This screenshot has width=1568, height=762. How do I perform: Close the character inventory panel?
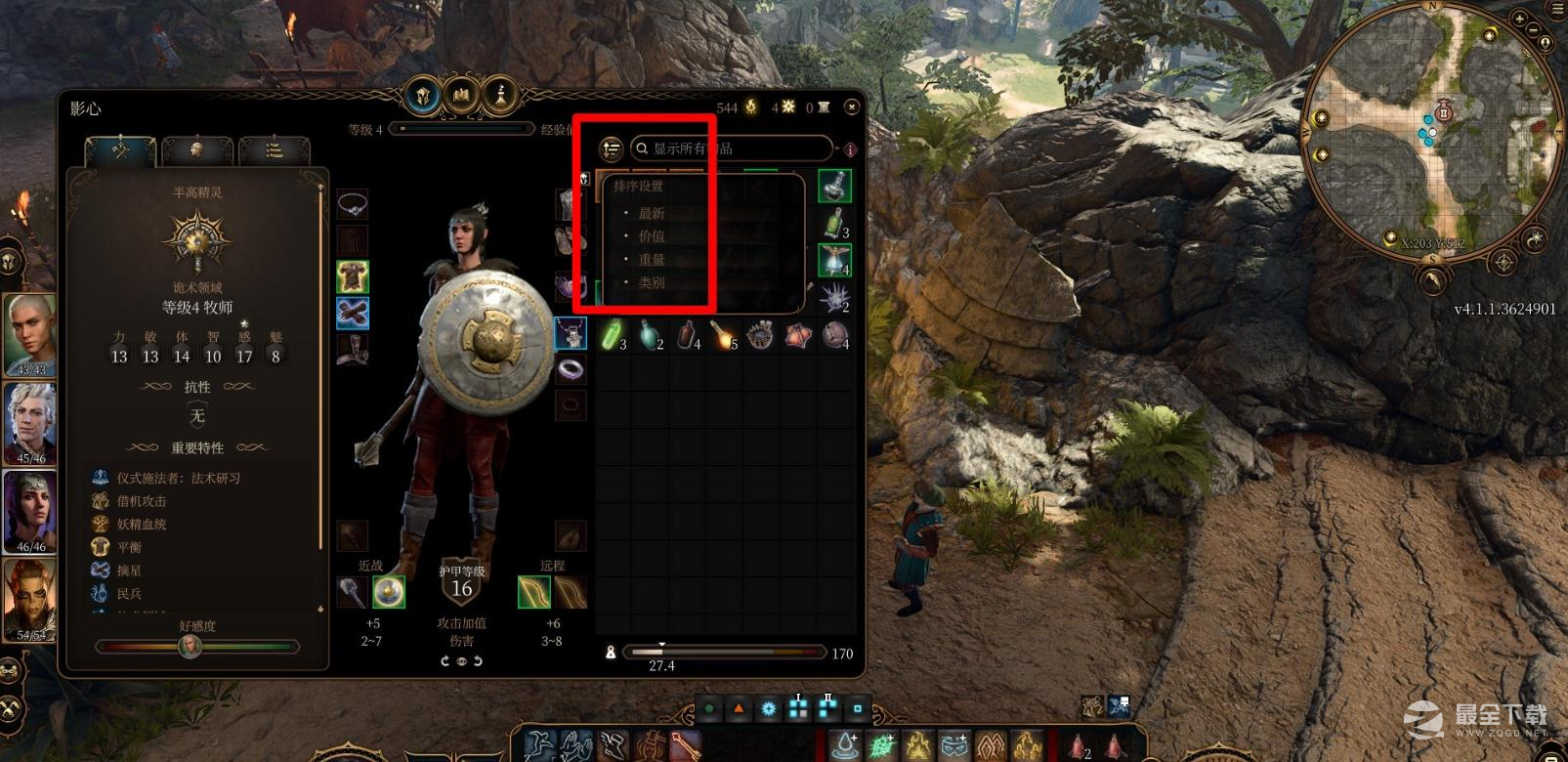[x=852, y=106]
